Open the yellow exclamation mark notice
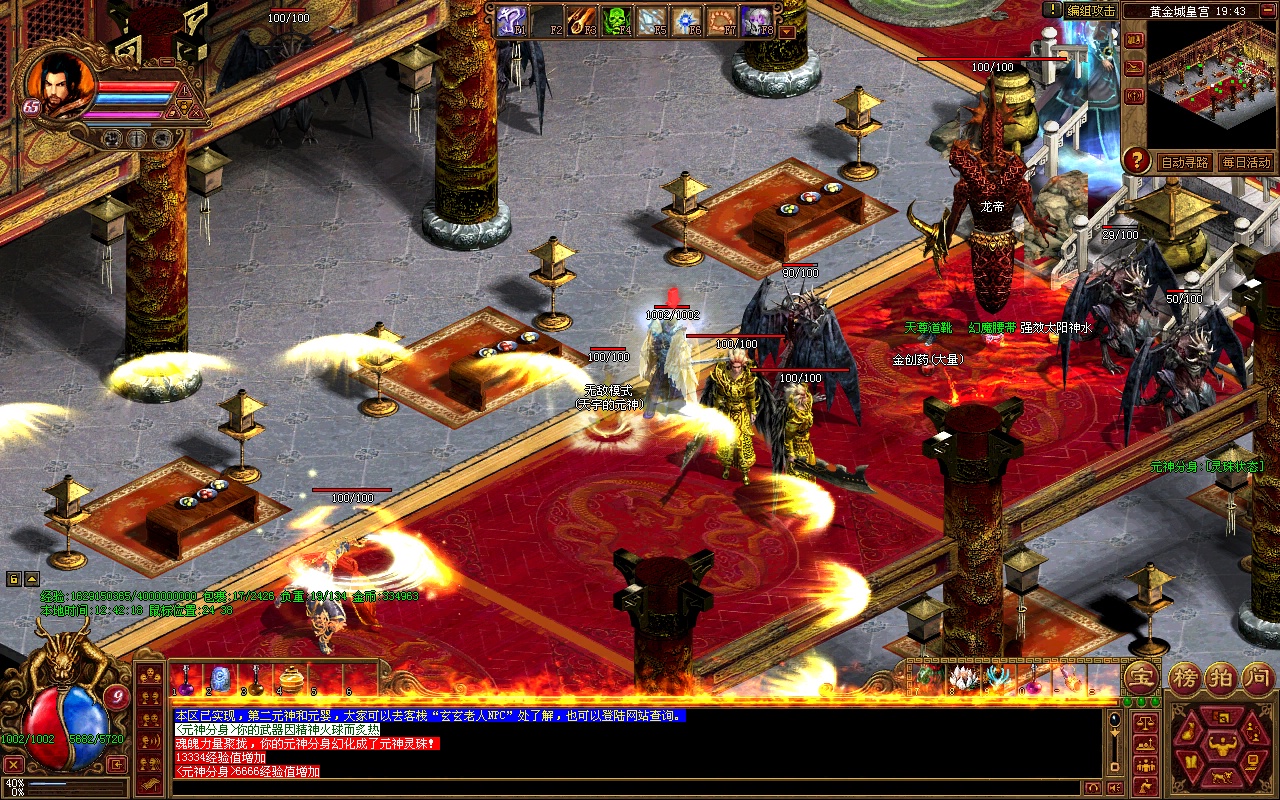Screen dimensions: 1280x800 [1052, 10]
